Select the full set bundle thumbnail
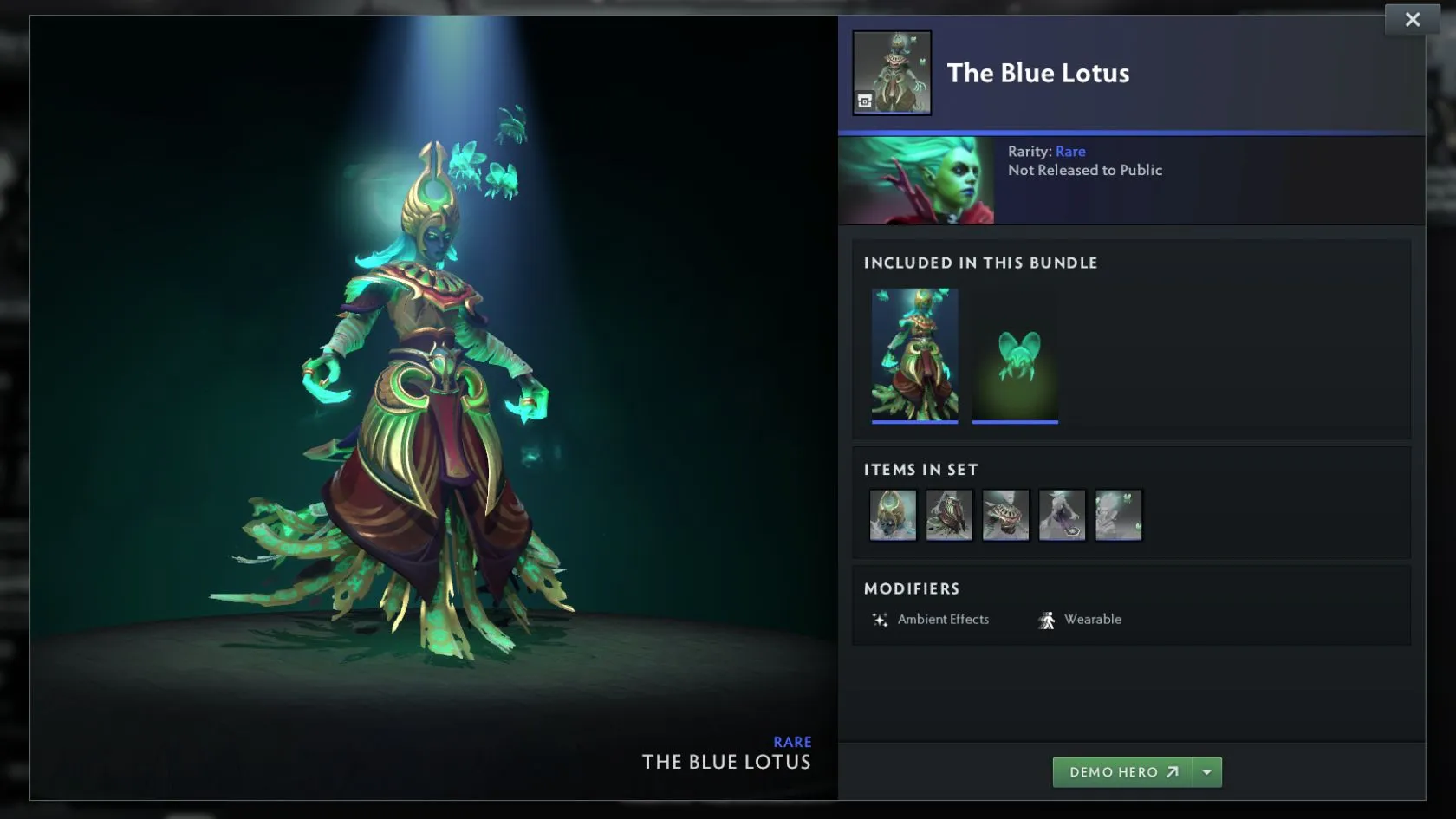This screenshot has width=1456, height=819. point(914,354)
